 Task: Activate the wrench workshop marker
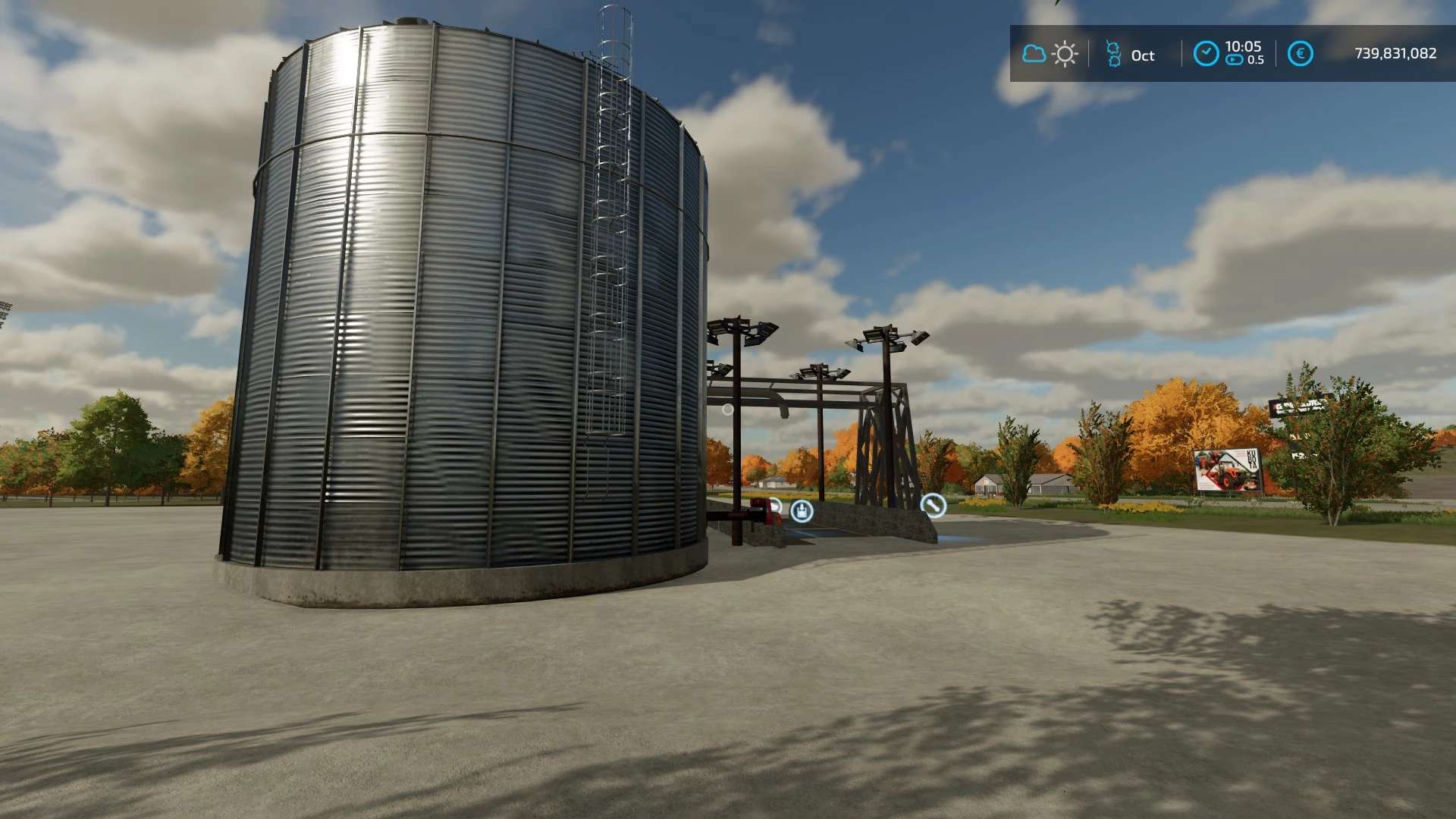[x=933, y=505]
